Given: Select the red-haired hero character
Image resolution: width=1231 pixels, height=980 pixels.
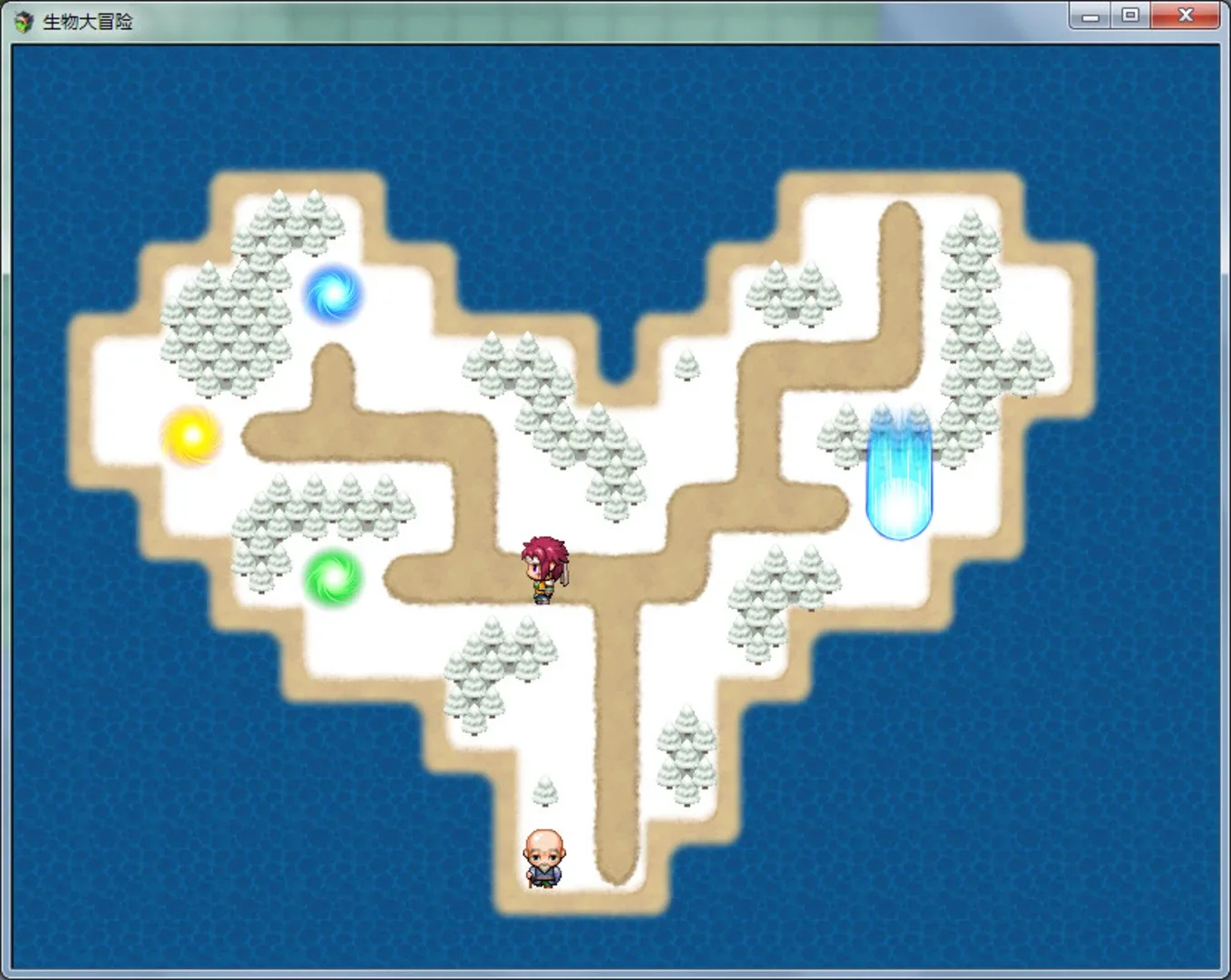Looking at the screenshot, I should click(542, 567).
